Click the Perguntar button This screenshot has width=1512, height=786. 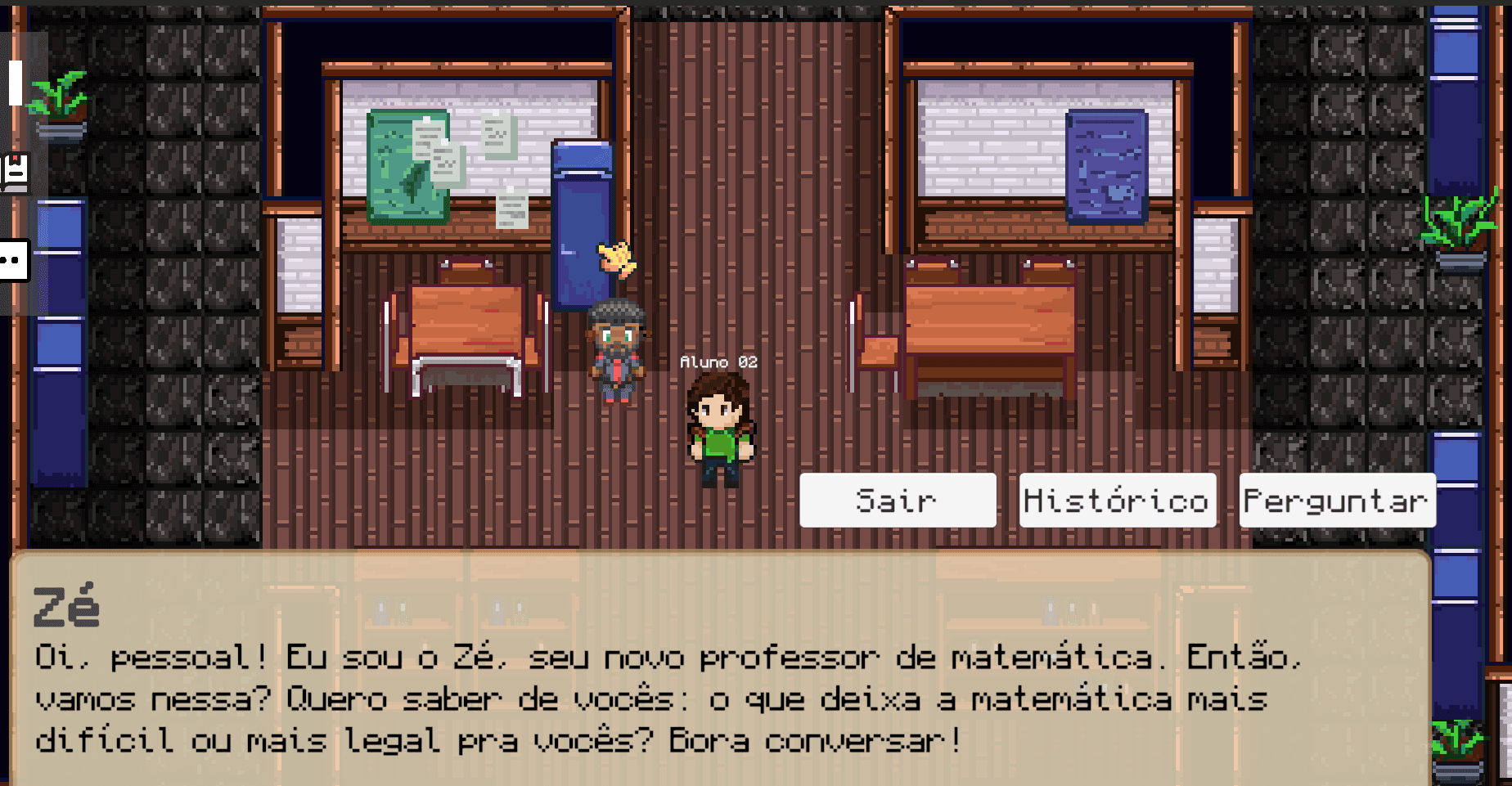point(1337,500)
